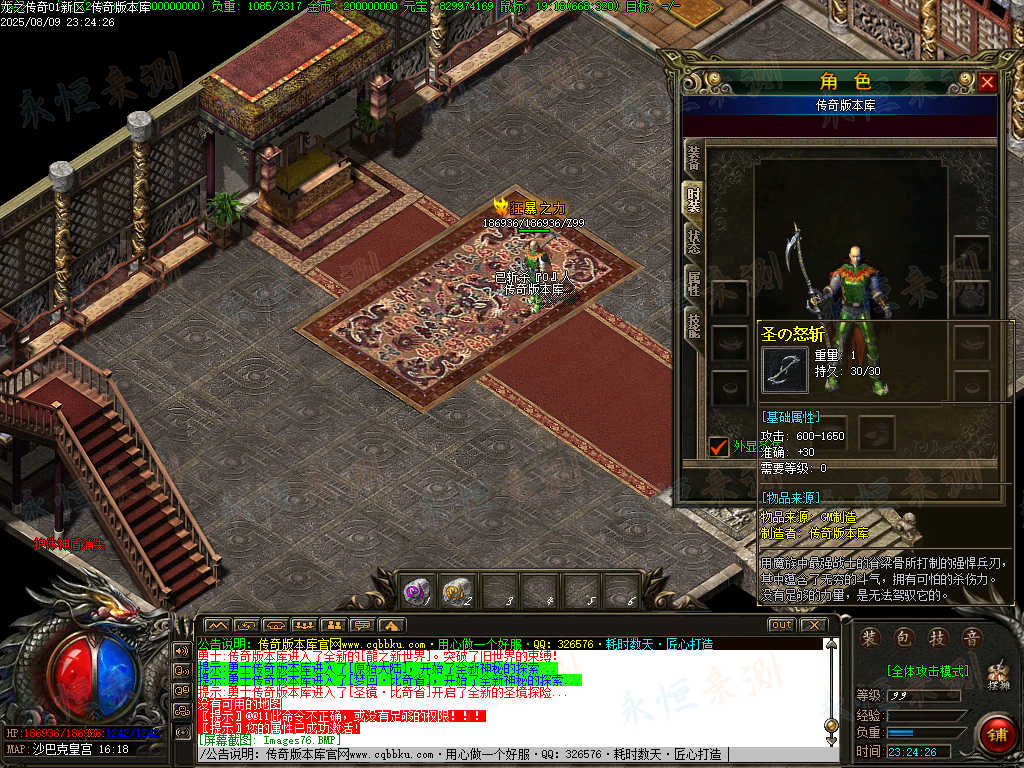Click the 探测 detect icon
The width and height of the screenshot is (1024, 768).
point(997,677)
